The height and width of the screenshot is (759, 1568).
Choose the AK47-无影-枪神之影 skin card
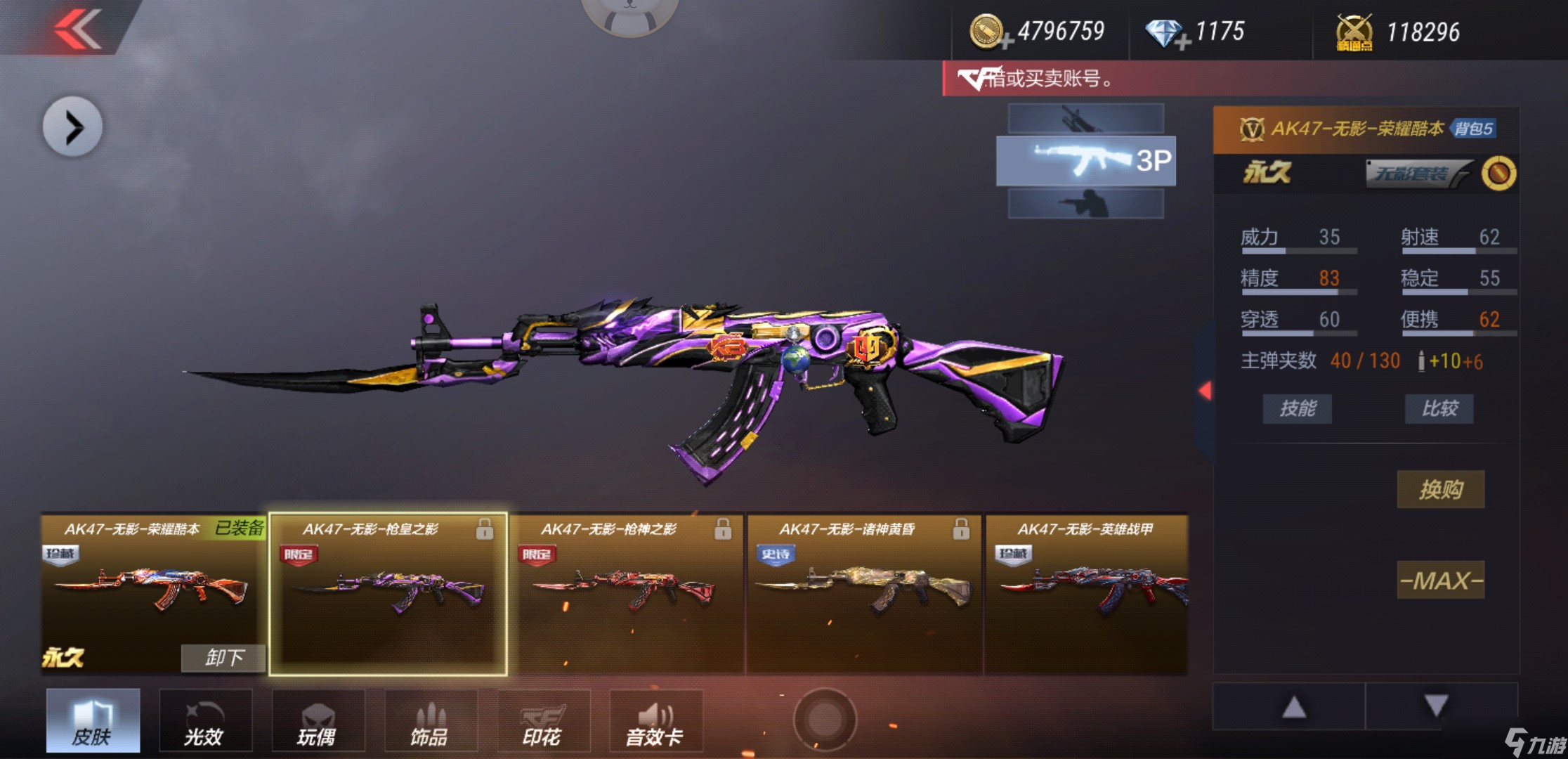tap(627, 595)
